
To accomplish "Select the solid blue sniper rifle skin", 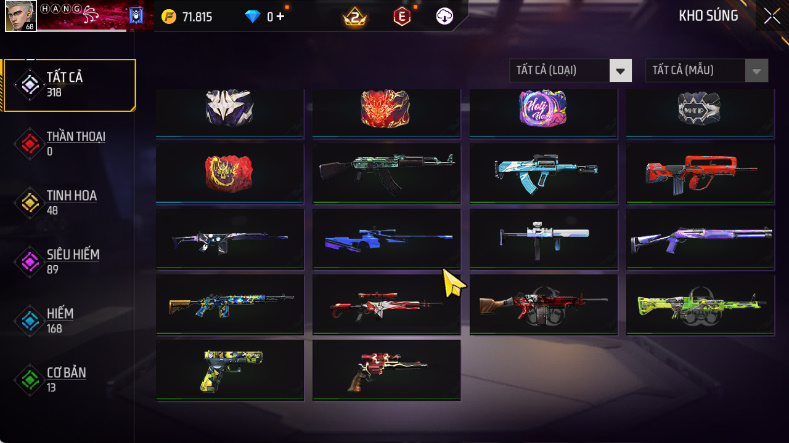I will (386, 238).
